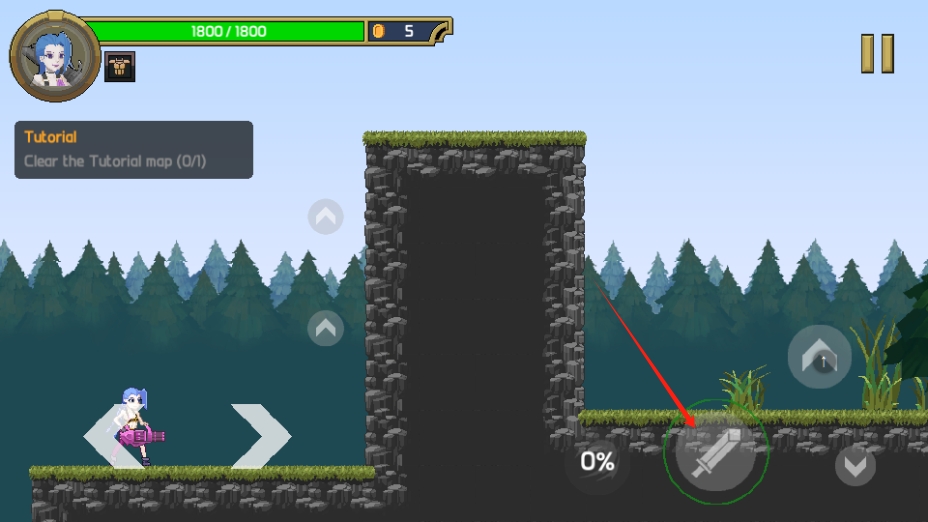Pause the game

pyautogui.click(x=877, y=53)
